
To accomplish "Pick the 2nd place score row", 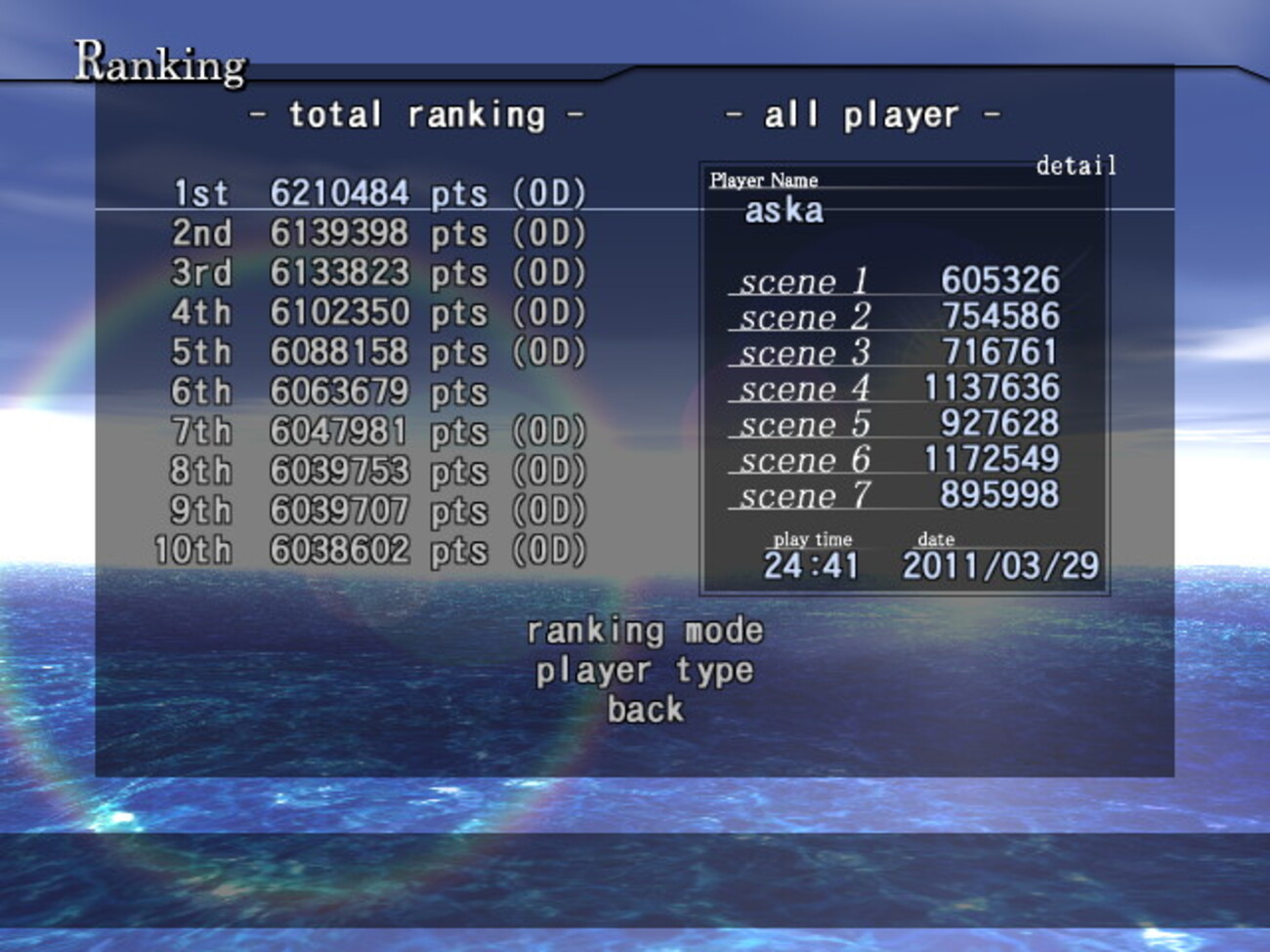I will click(379, 233).
